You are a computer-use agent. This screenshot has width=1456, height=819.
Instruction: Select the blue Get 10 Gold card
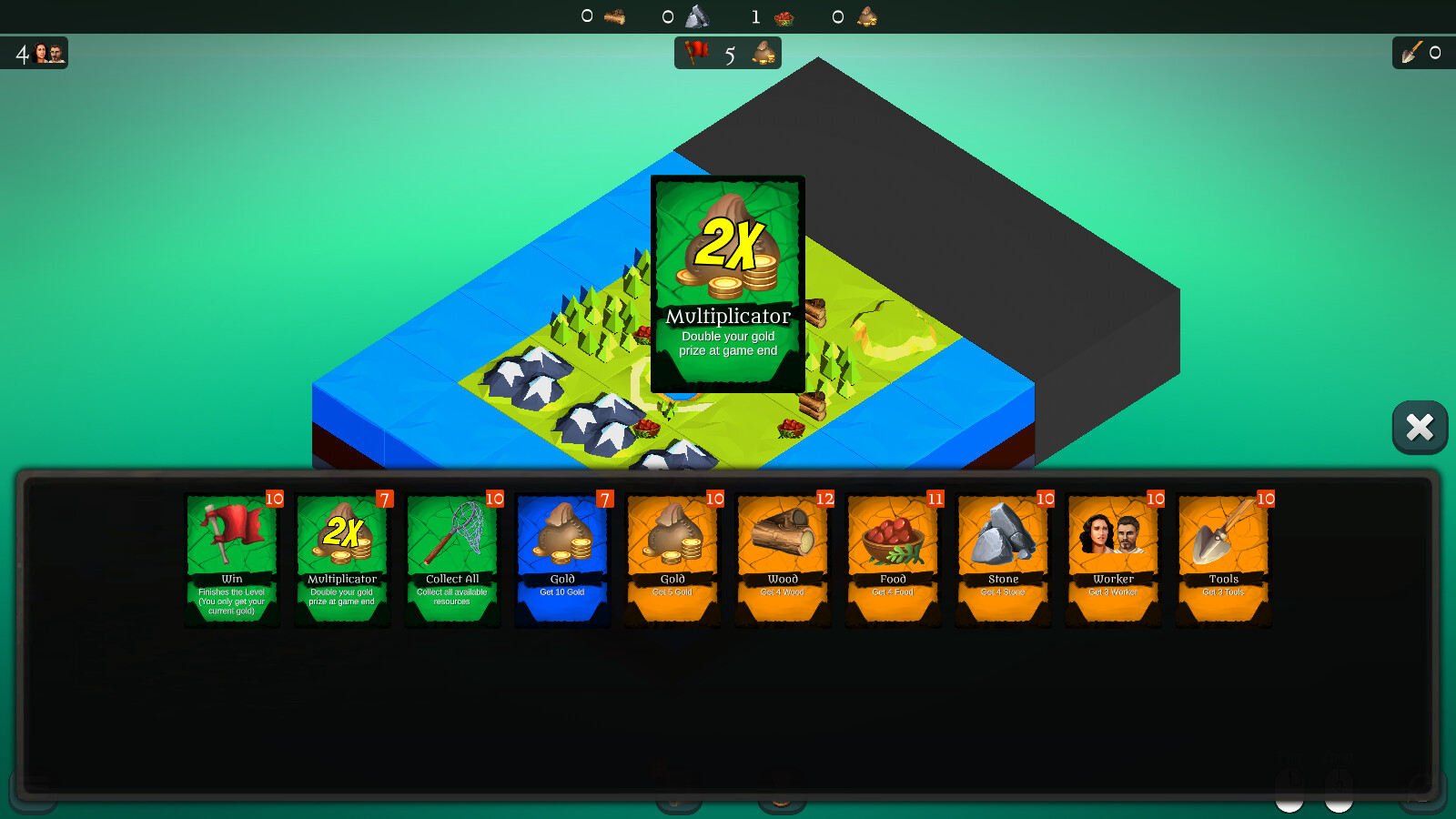[x=562, y=558]
